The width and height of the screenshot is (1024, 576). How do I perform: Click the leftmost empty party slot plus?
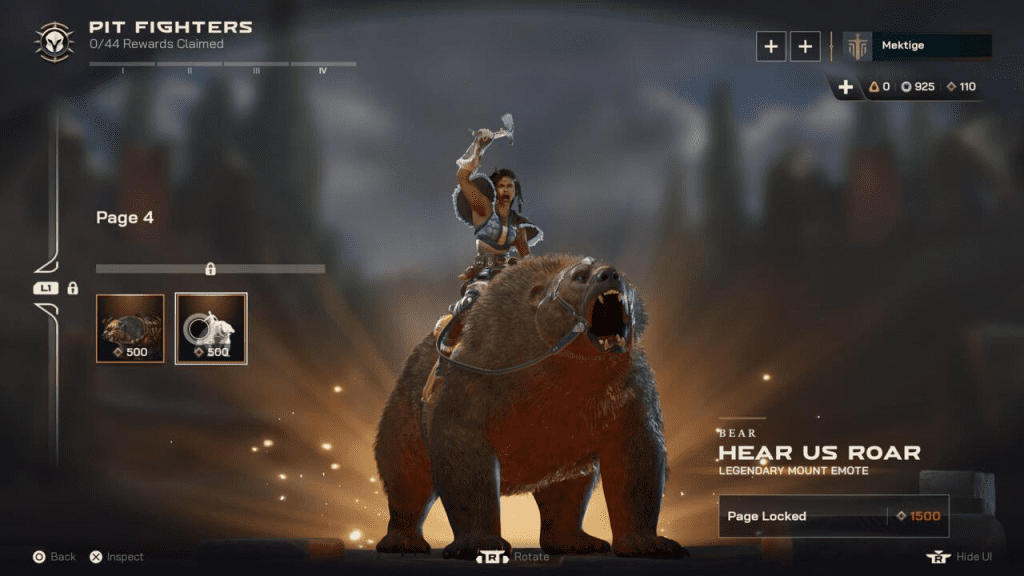pos(771,46)
